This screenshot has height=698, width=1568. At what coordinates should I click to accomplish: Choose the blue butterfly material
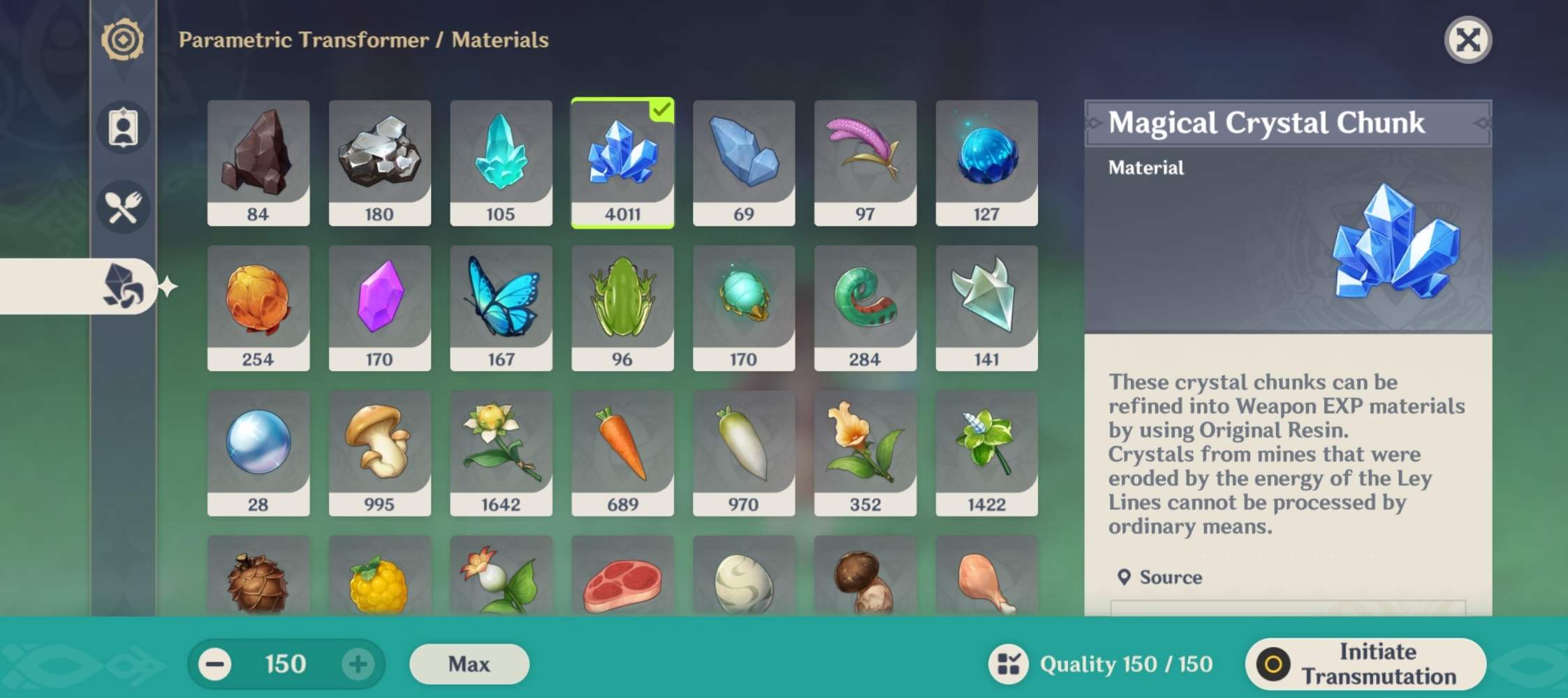[501, 307]
